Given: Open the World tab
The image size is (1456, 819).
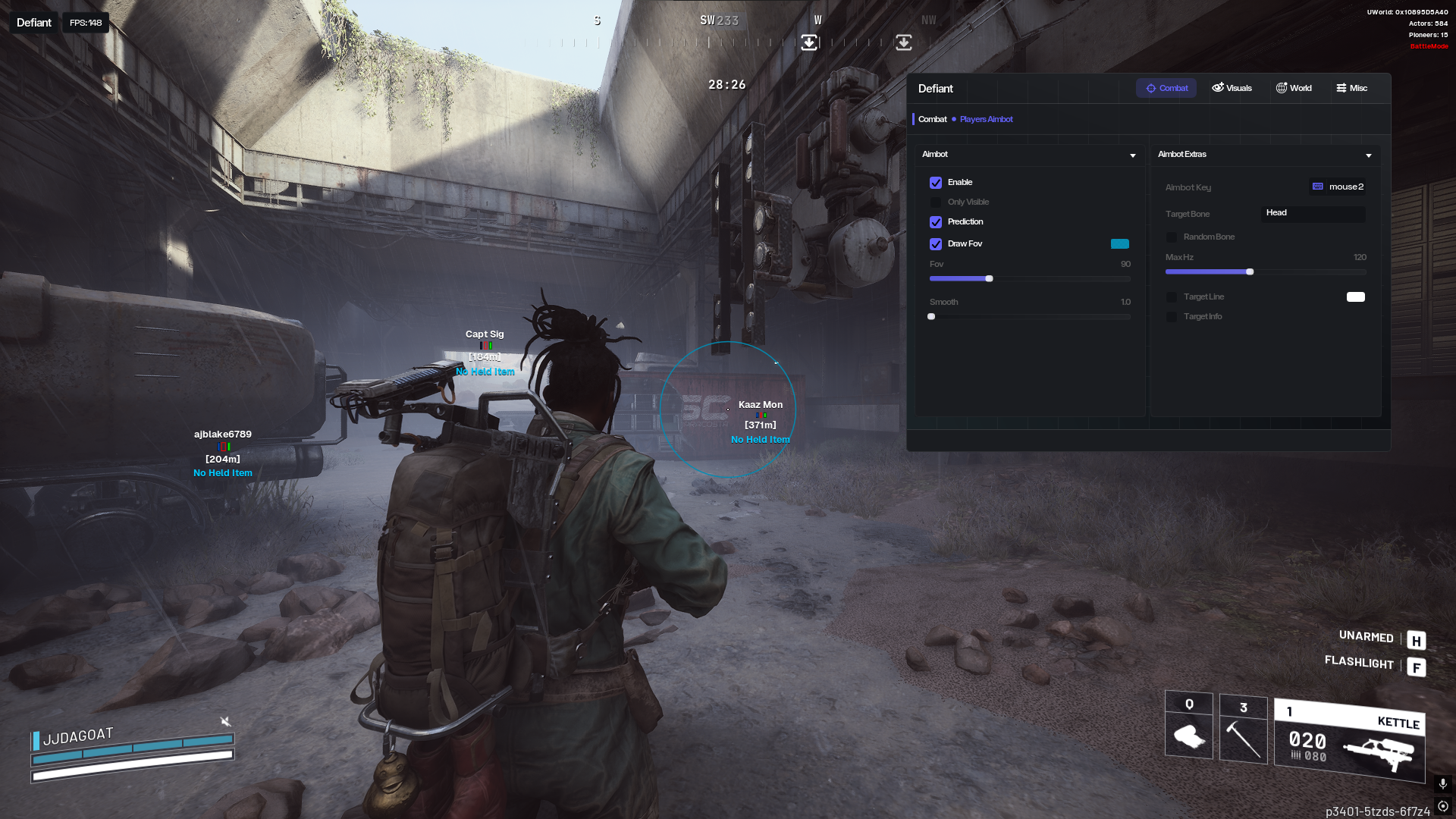Looking at the screenshot, I should click(x=1294, y=88).
